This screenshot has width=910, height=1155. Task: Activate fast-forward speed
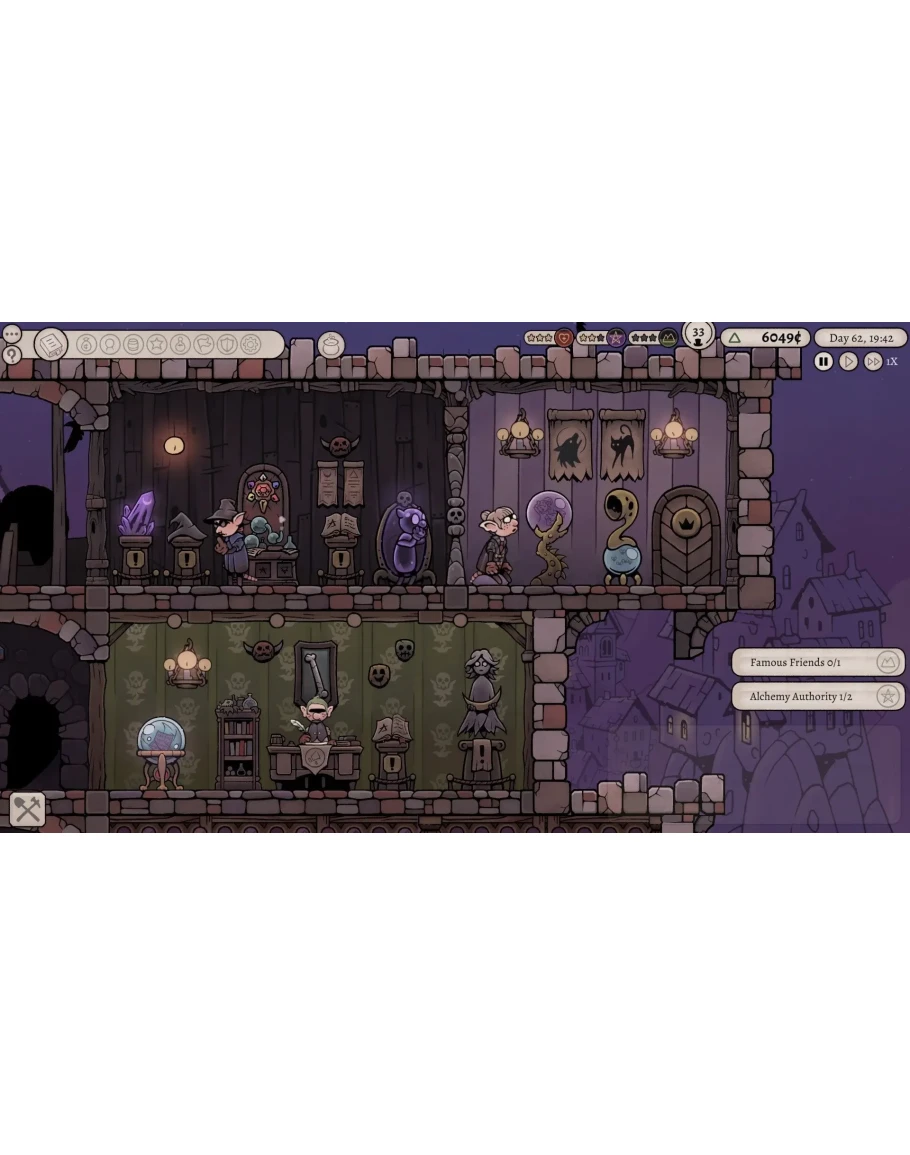click(x=873, y=362)
